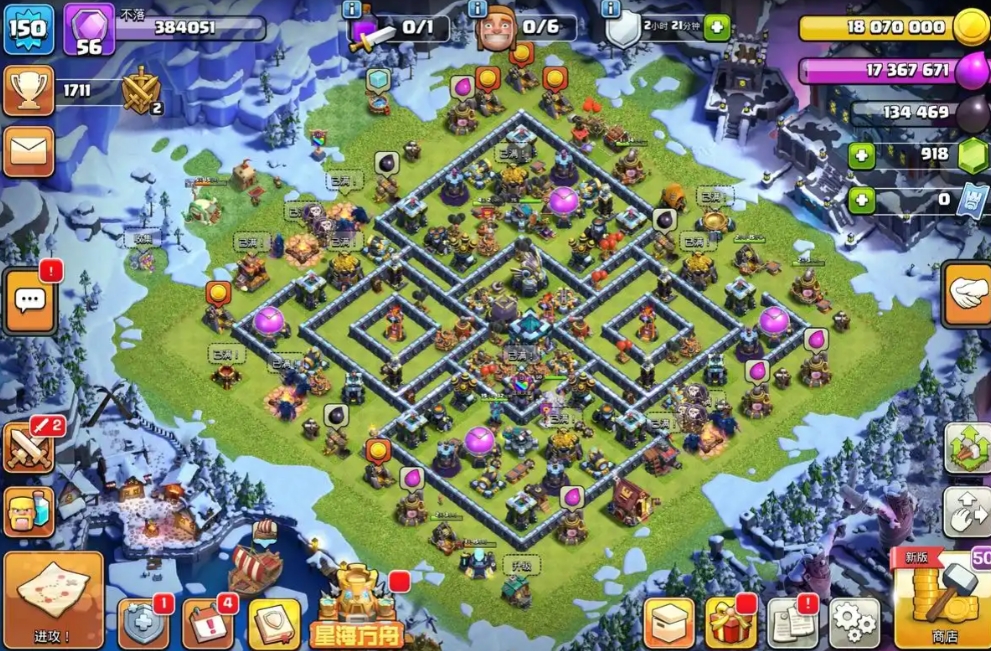Open the barbarian army overview

click(28, 512)
